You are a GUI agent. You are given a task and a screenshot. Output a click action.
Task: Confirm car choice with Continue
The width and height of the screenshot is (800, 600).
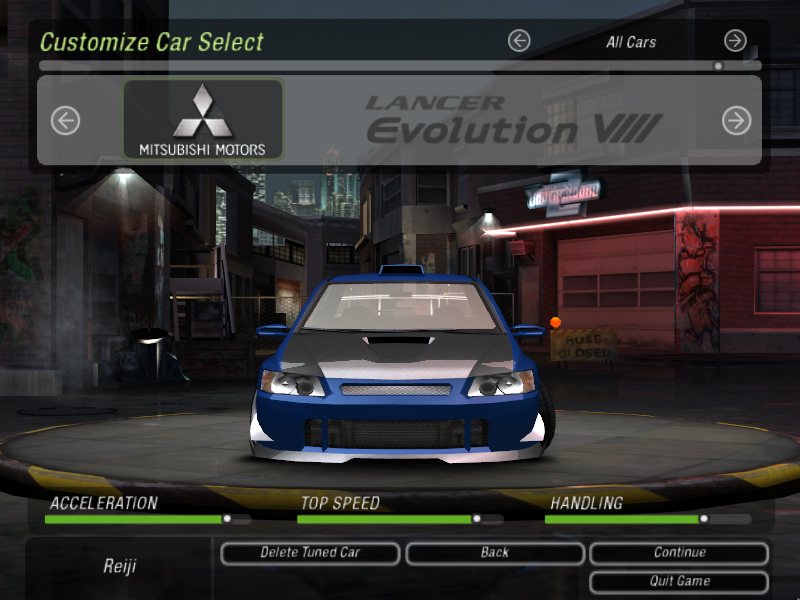[679, 553]
